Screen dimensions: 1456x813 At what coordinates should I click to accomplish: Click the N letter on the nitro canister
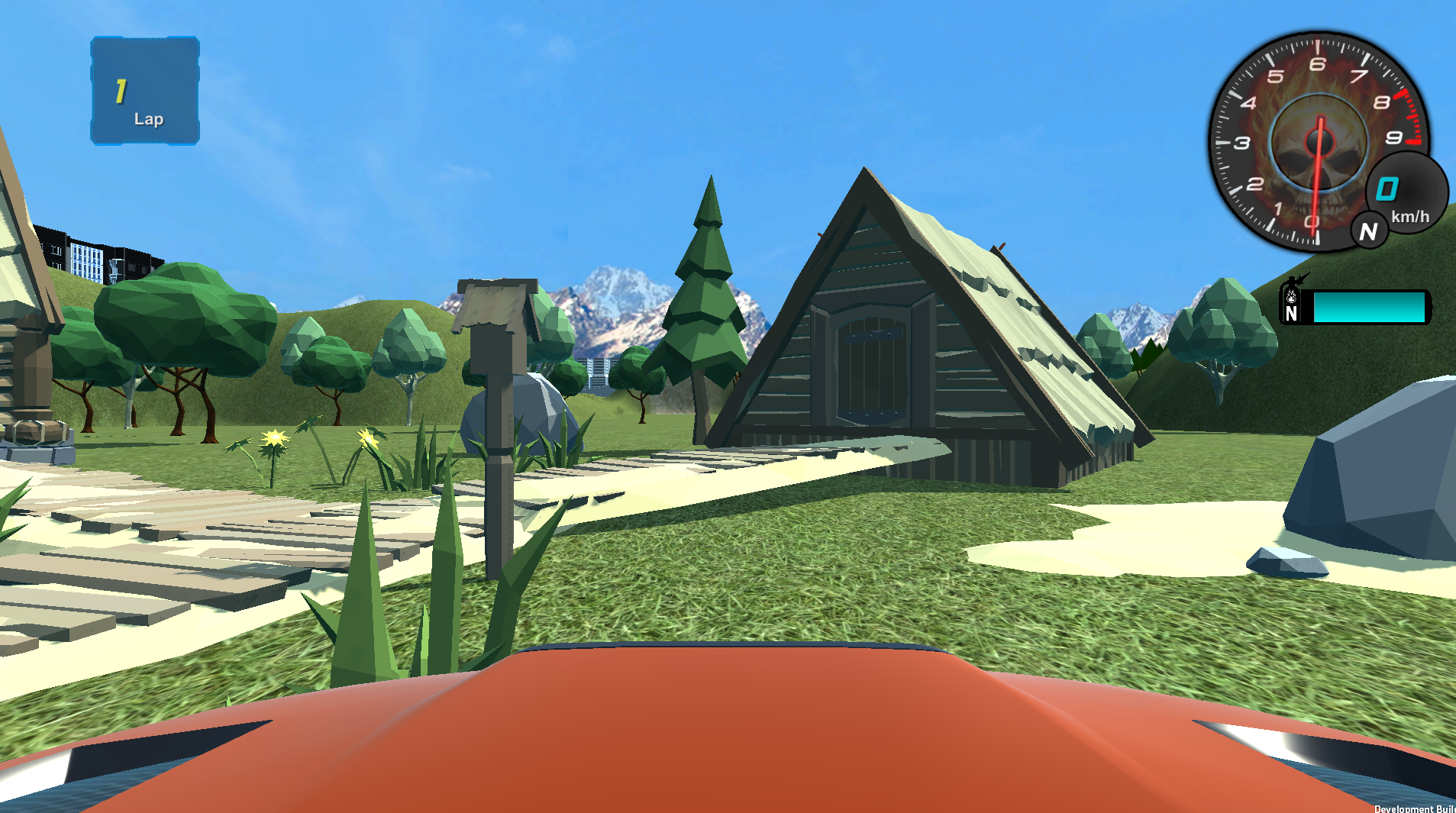[1291, 313]
